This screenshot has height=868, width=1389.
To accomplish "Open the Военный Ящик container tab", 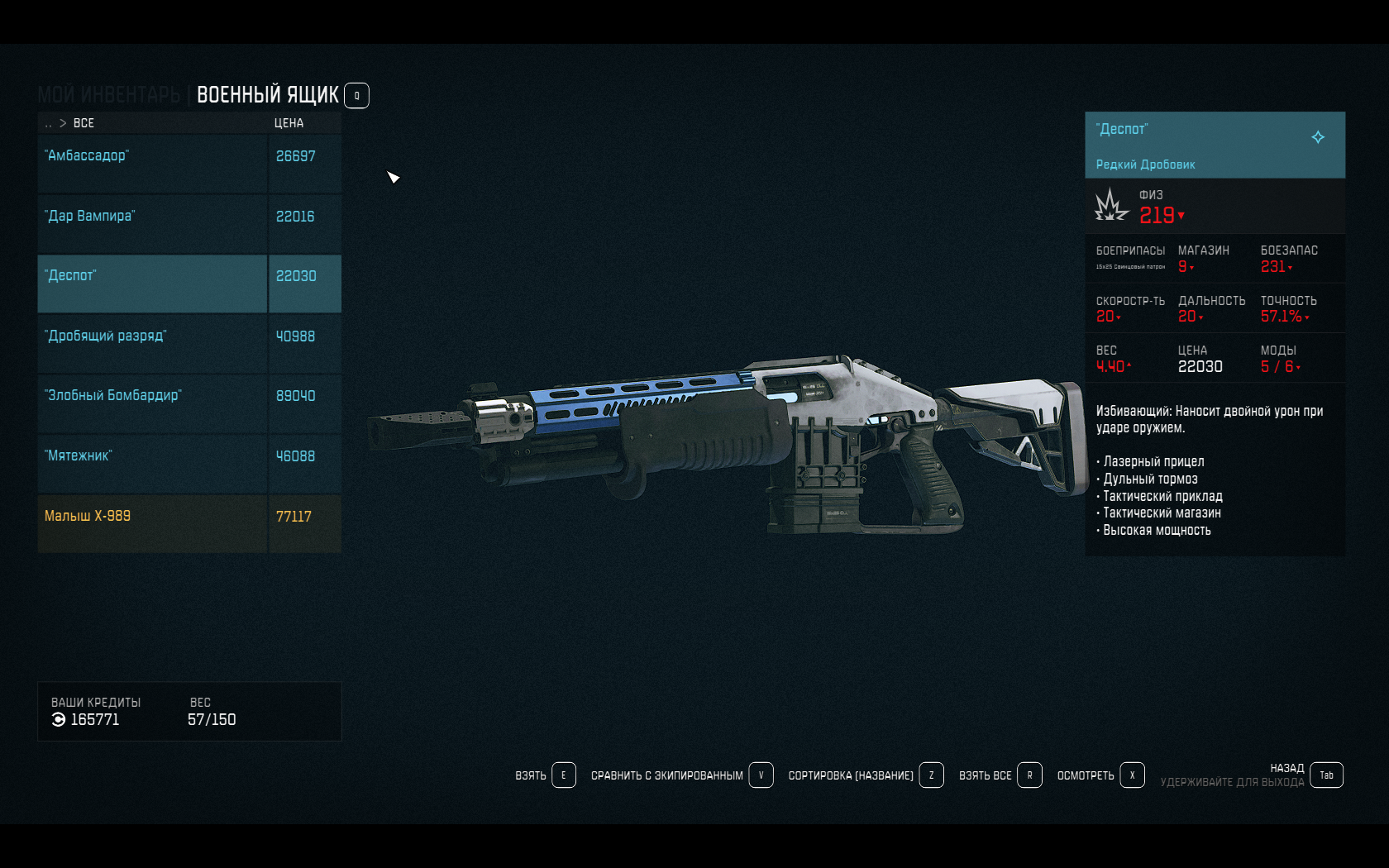I will click(x=268, y=96).
